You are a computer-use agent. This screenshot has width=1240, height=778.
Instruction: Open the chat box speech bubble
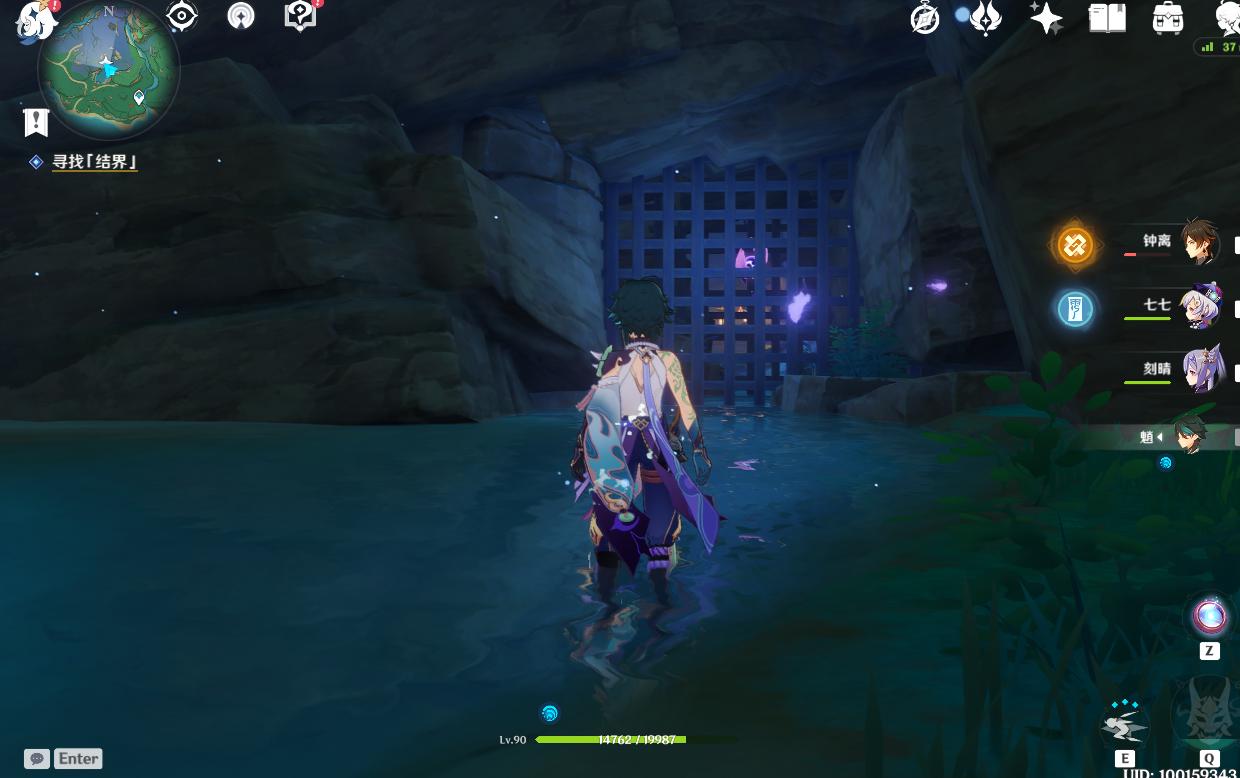pyautogui.click(x=37, y=759)
